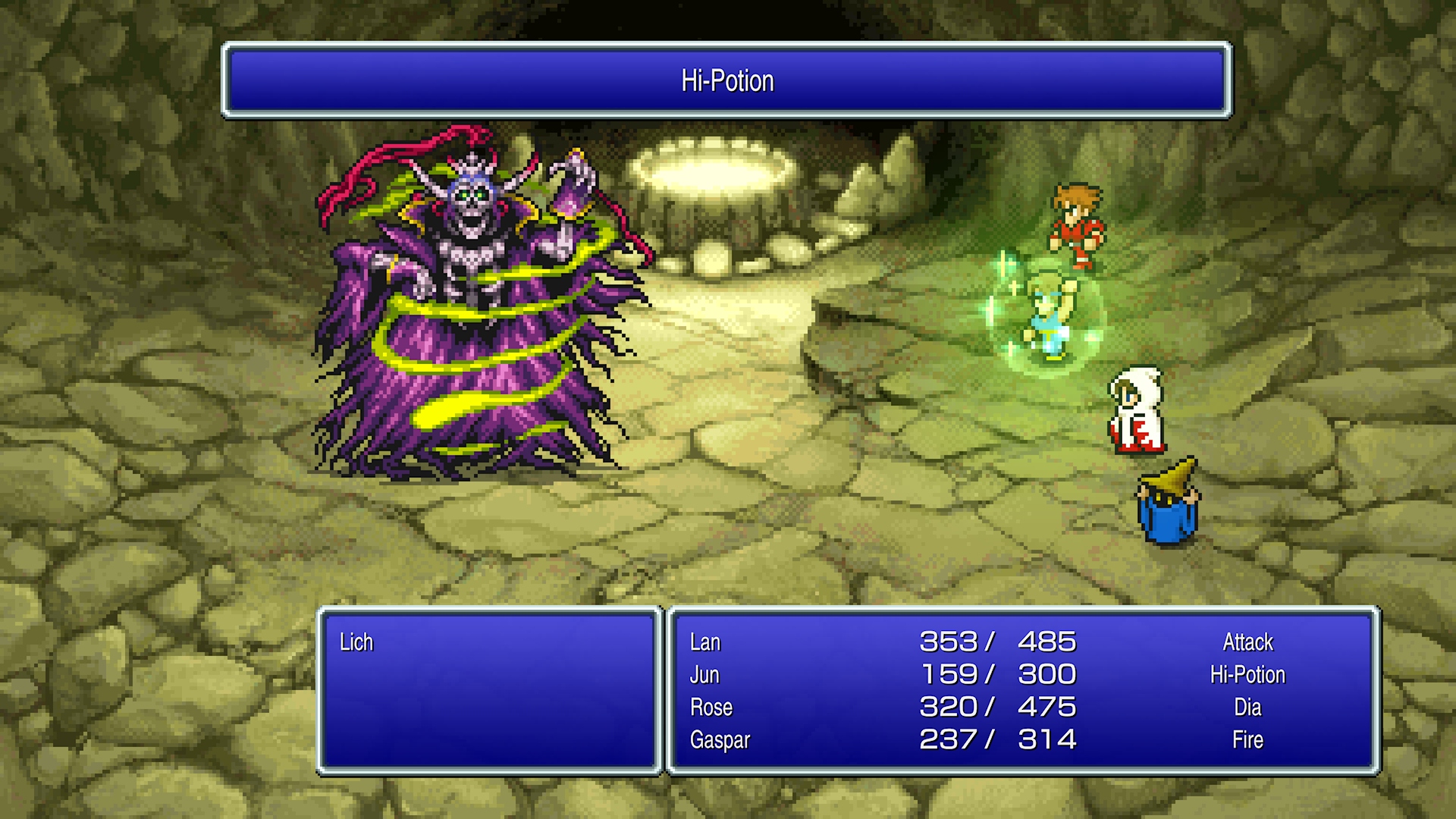
Task: Select Lich in the enemy list
Action: (356, 642)
